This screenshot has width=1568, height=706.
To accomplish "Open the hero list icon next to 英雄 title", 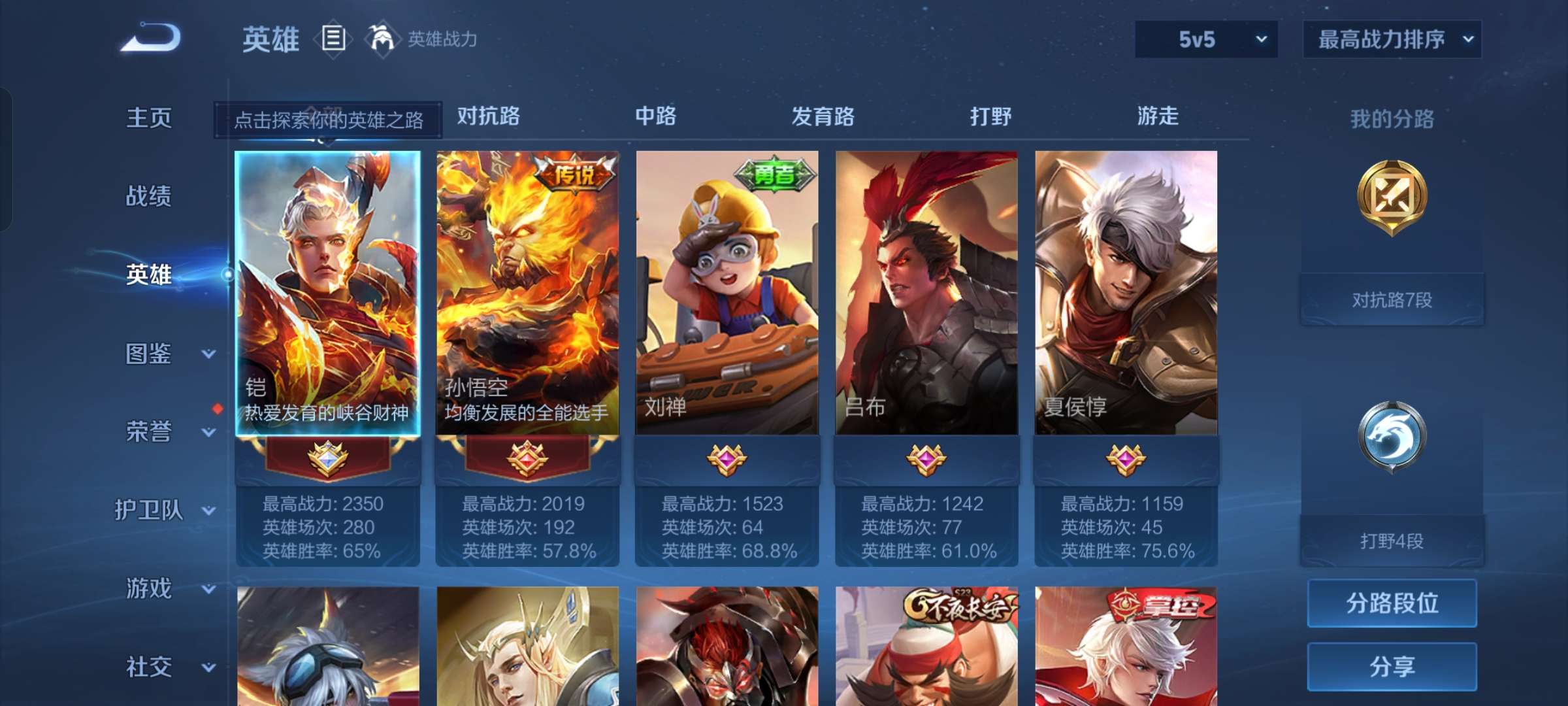I will [x=333, y=39].
